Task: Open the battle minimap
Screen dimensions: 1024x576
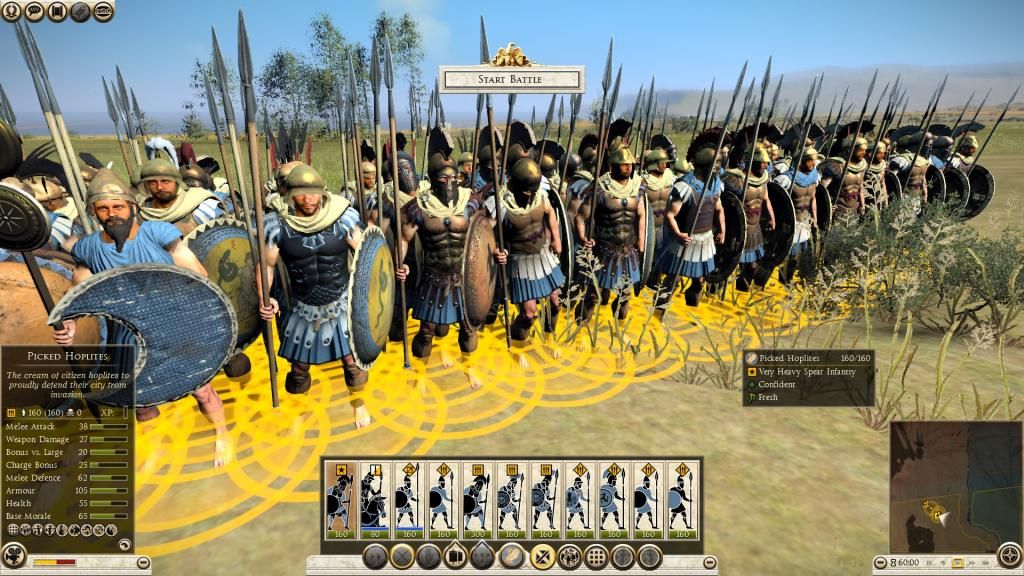Action: pyautogui.click(x=939, y=472)
